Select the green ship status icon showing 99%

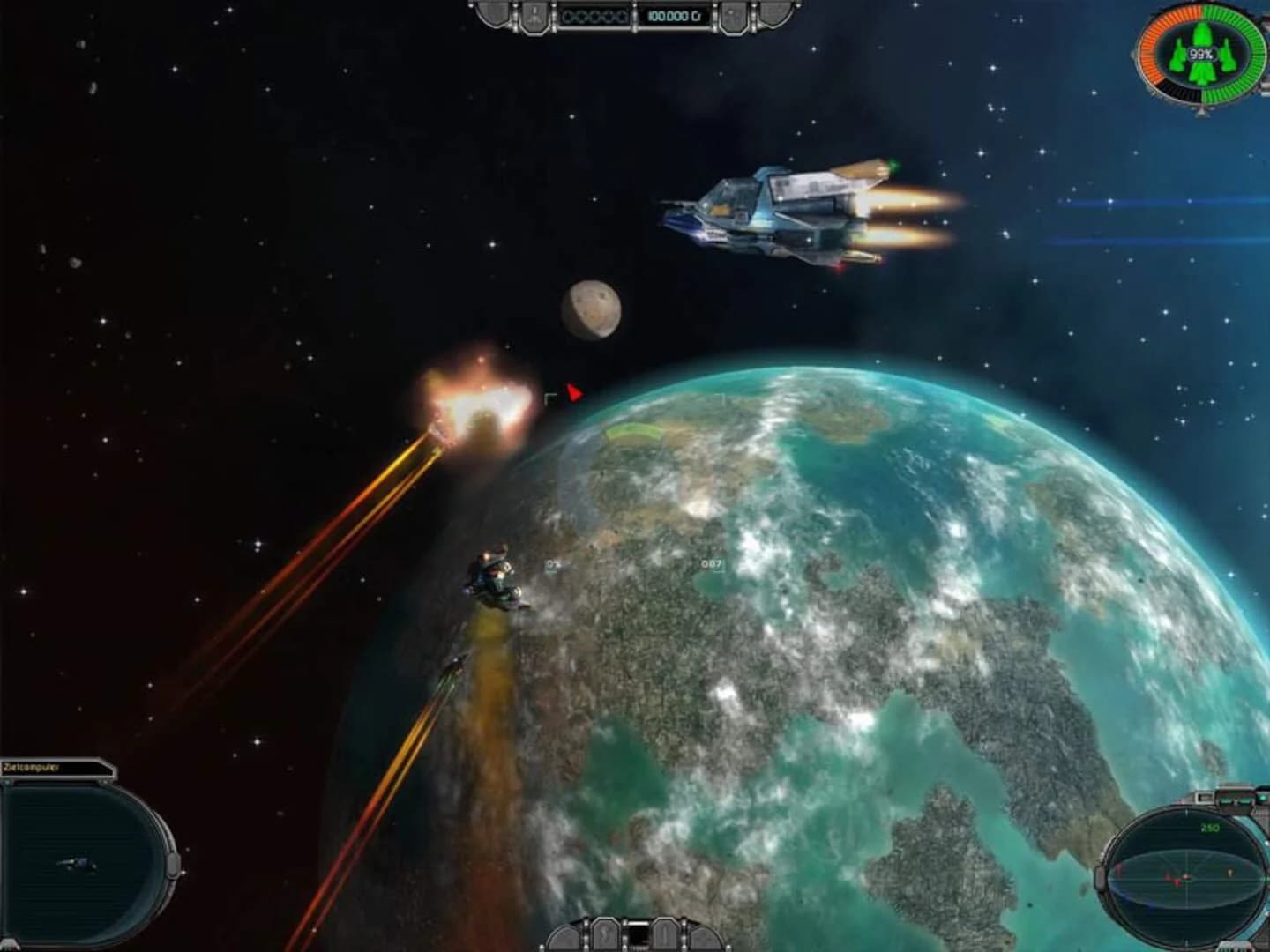point(1202,55)
